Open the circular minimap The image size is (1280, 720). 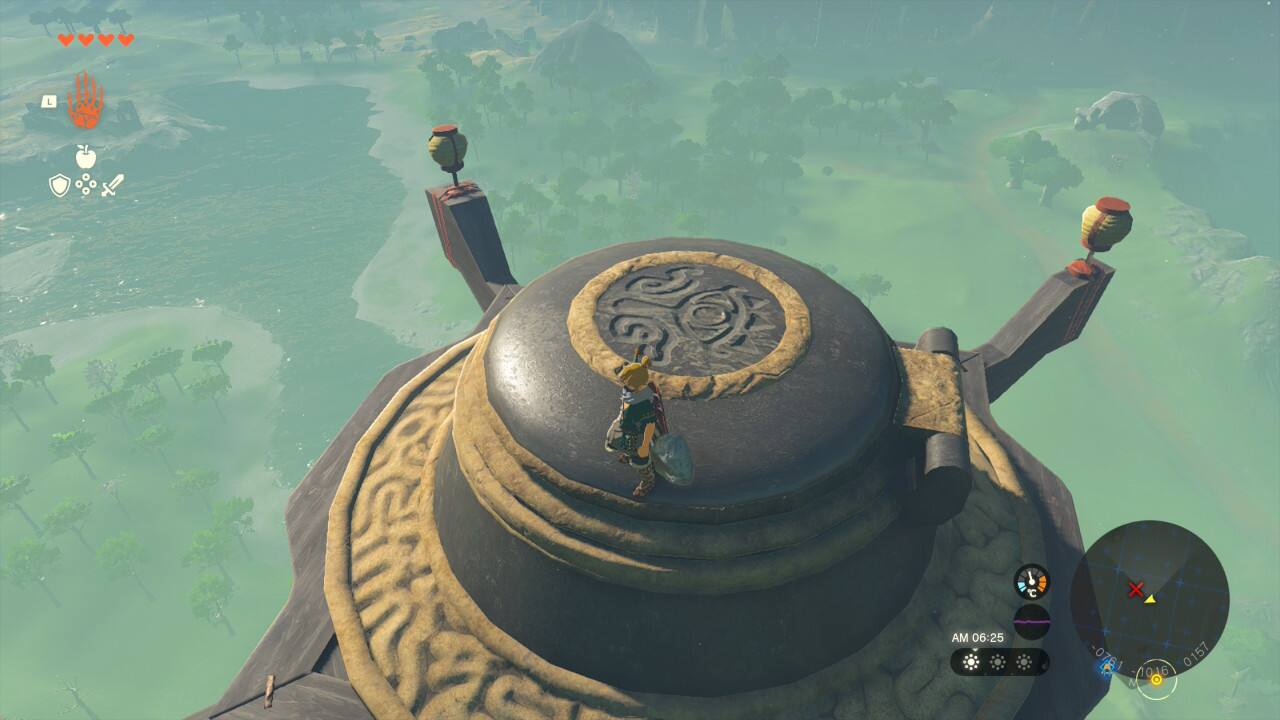[1149, 599]
